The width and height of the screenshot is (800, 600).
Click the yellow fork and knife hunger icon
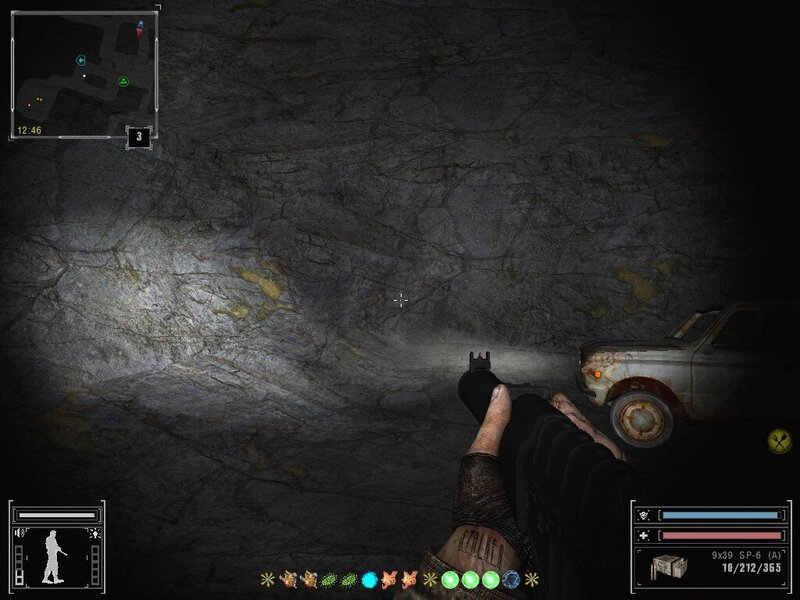point(780,438)
